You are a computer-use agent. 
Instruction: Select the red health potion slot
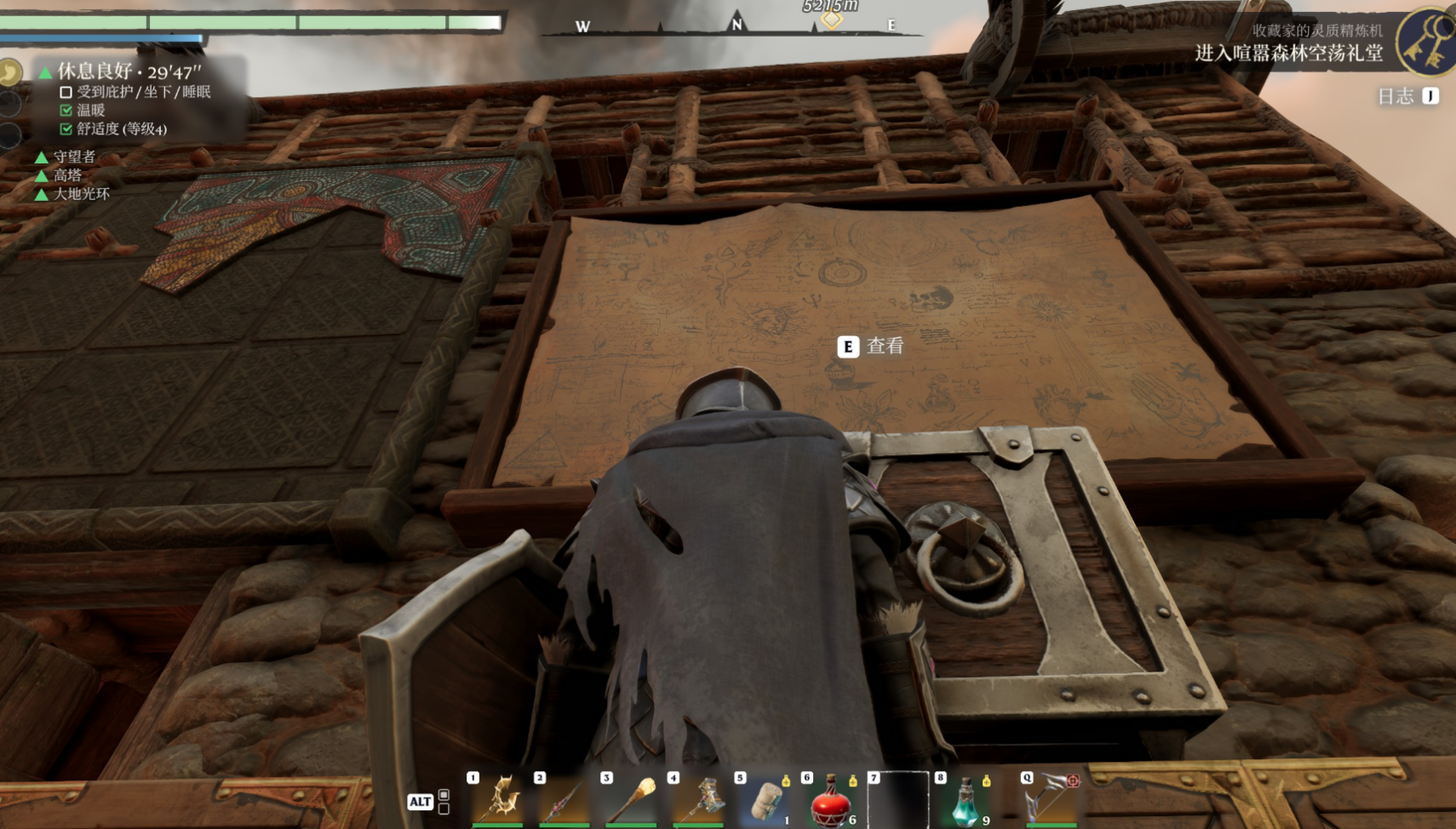[832, 802]
